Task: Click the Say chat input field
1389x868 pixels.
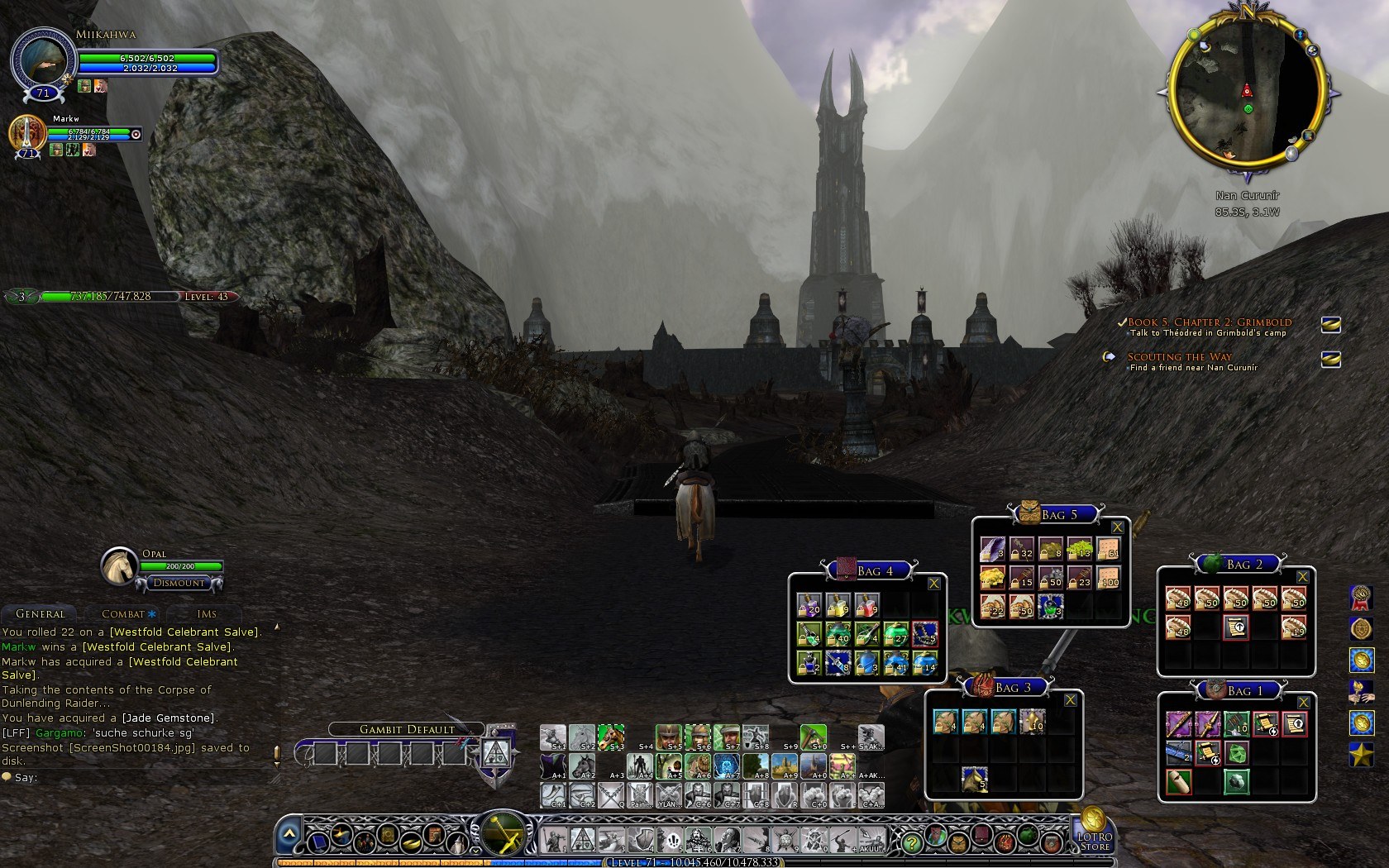Action: coord(149,778)
